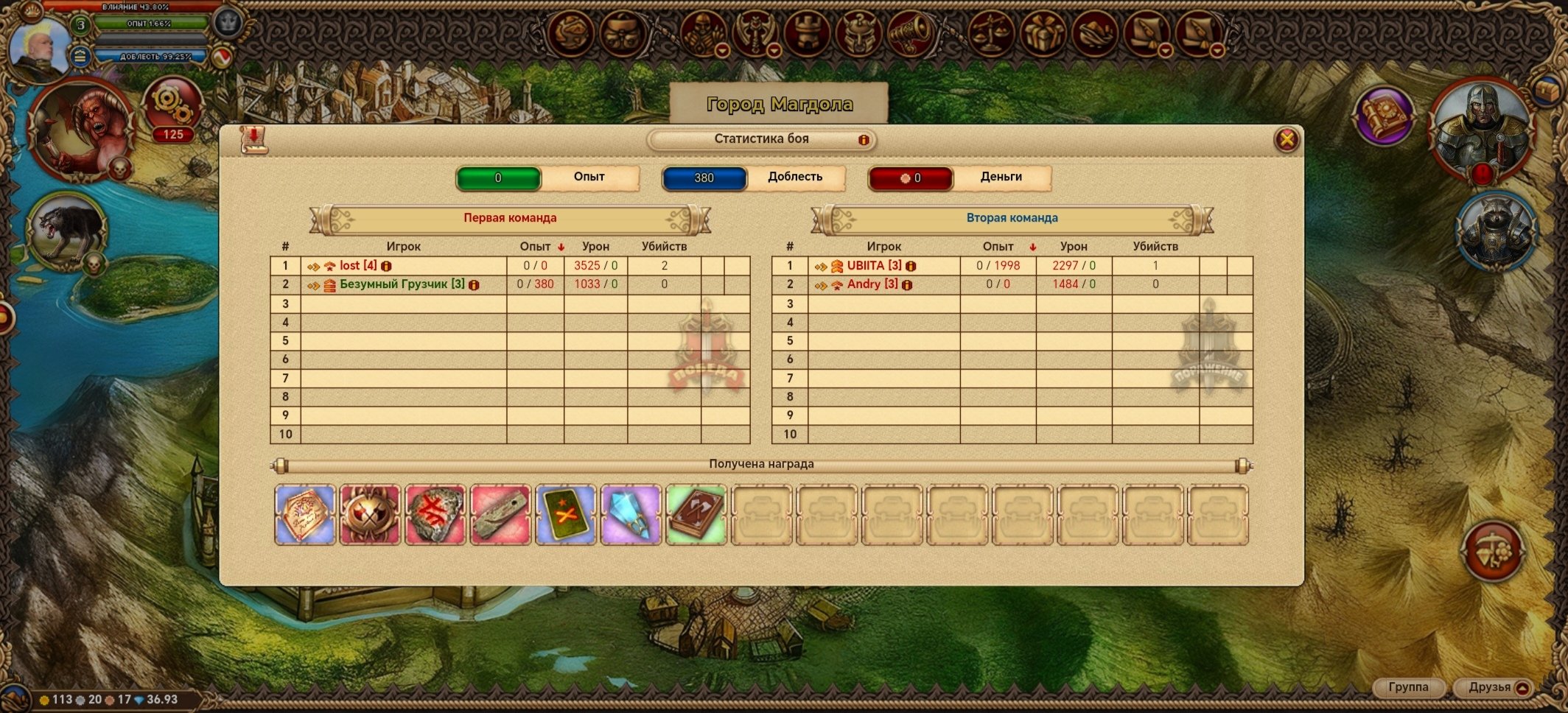The image size is (1568, 713).
Task: Open the castle tower menu icon
Action: [807, 33]
